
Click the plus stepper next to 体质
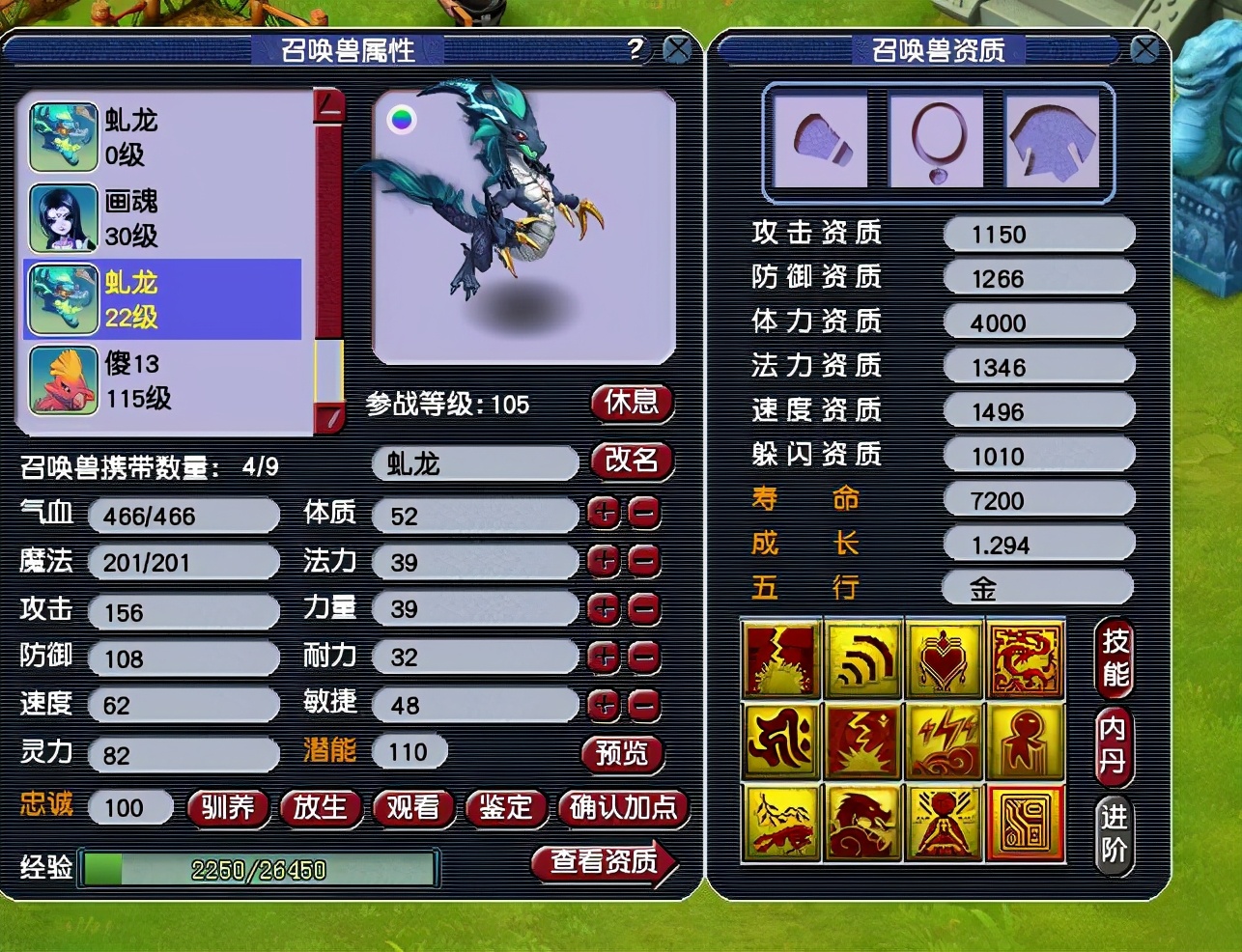[x=603, y=515]
